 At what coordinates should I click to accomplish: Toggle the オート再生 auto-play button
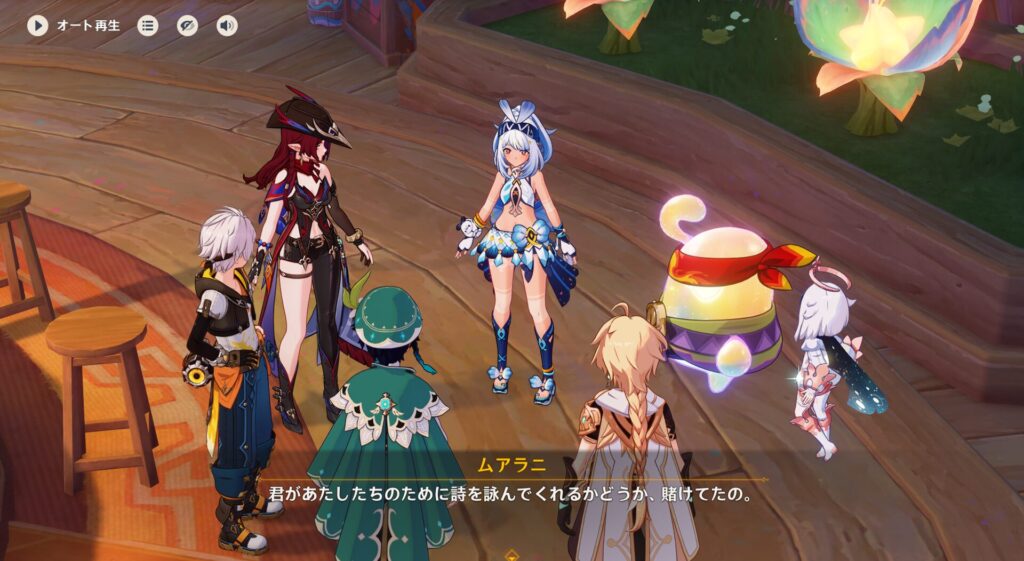tap(38, 26)
